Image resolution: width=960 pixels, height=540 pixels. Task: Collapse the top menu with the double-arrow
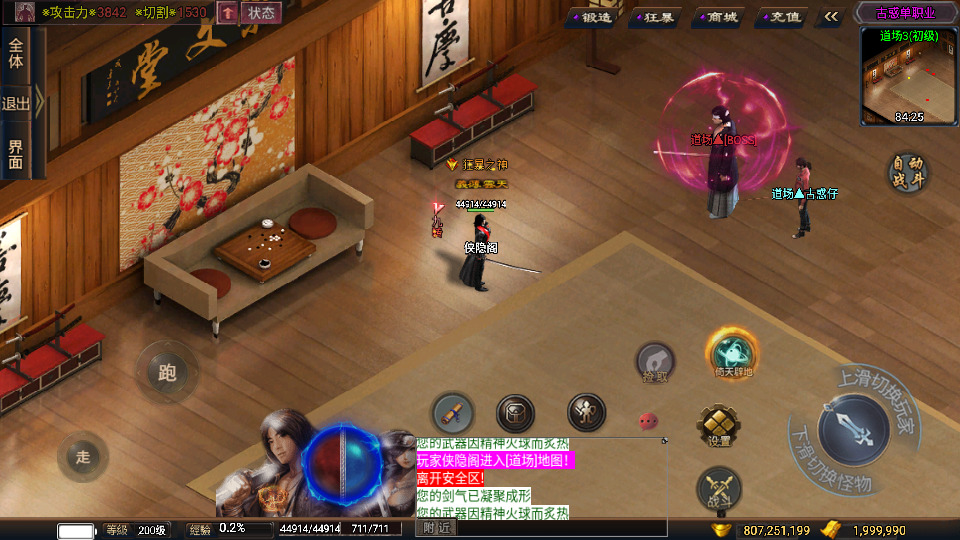point(831,16)
